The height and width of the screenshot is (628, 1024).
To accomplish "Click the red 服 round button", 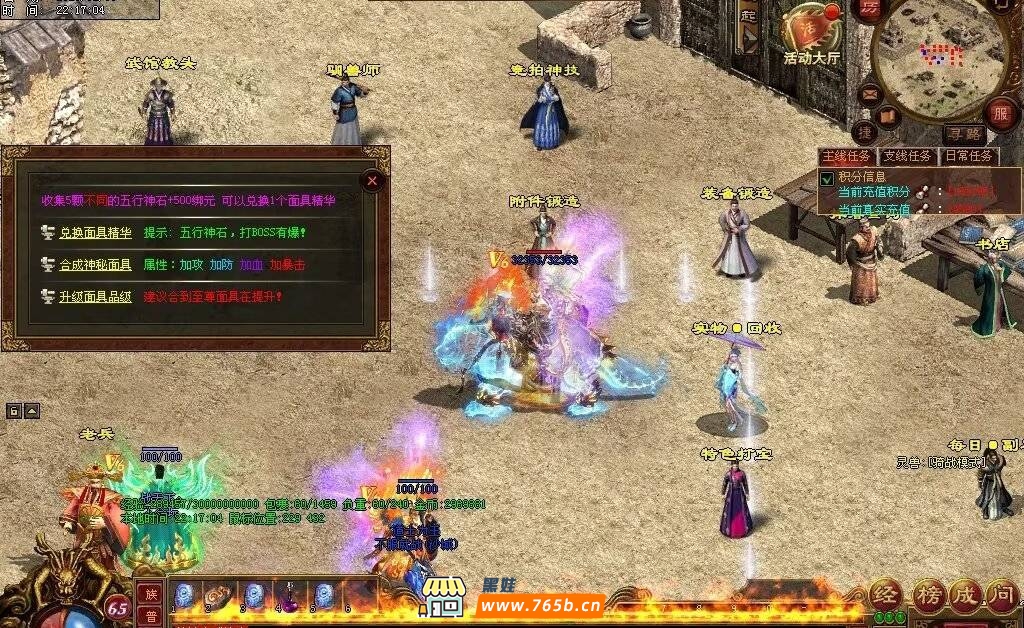I will [x=1000, y=113].
